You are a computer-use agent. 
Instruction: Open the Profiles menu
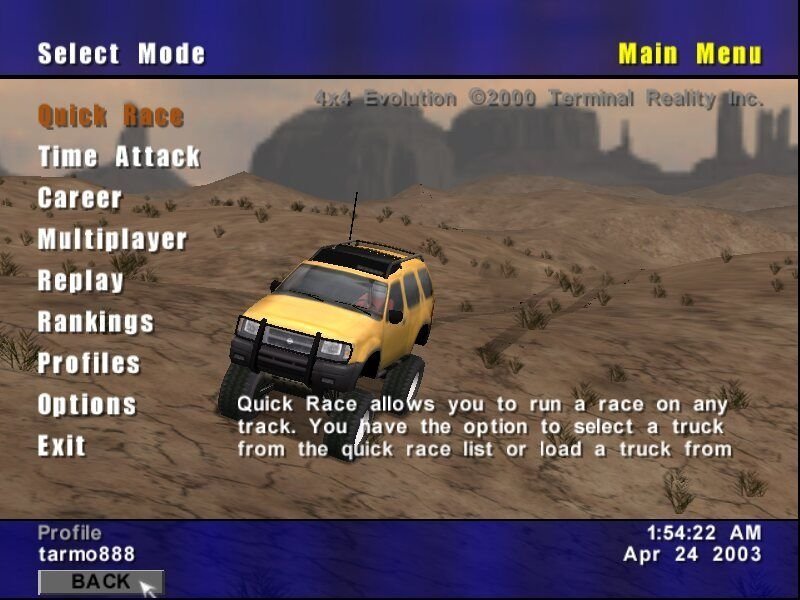(x=89, y=363)
